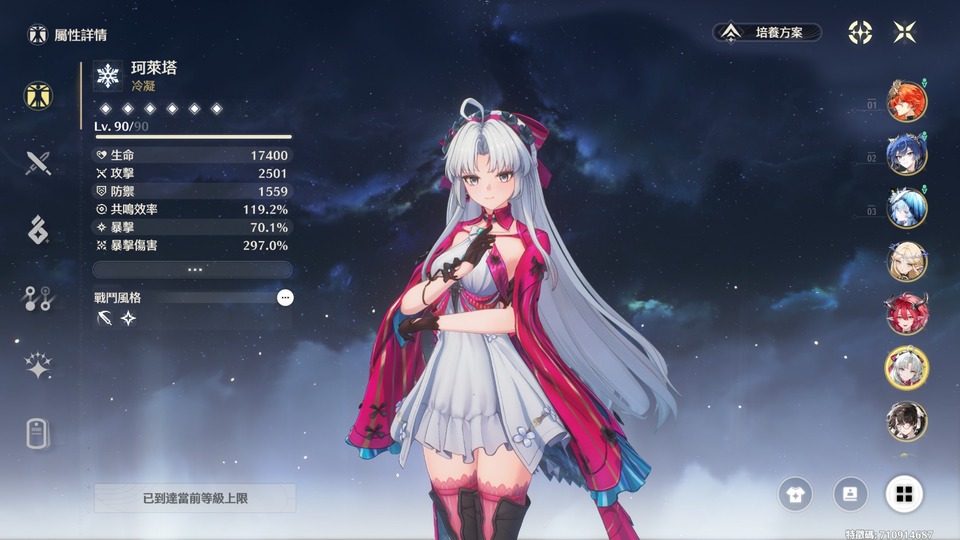This screenshot has width=960, height=540.
Task: Close the attribute details screen
Action: (x=904, y=32)
